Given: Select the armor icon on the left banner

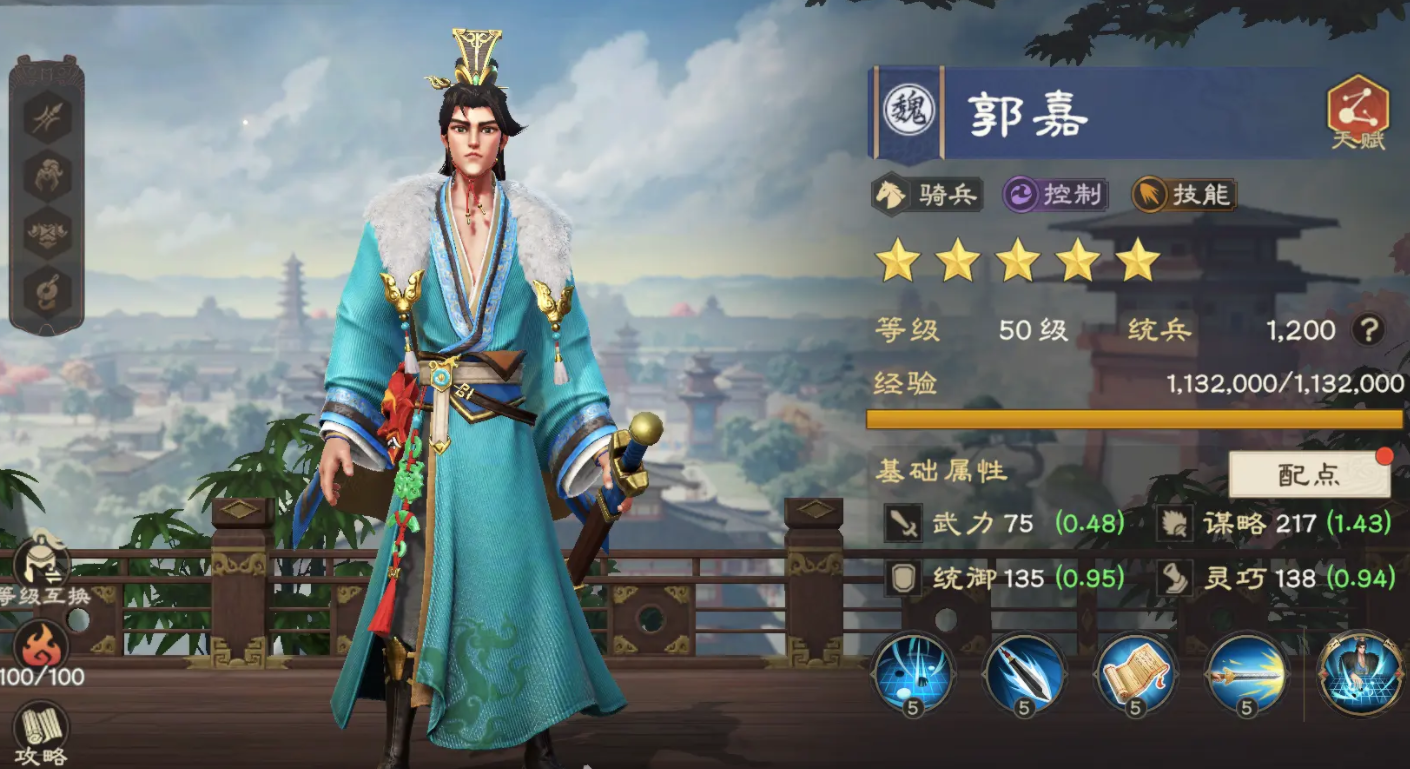Looking at the screenshot, I should point(45,231).
